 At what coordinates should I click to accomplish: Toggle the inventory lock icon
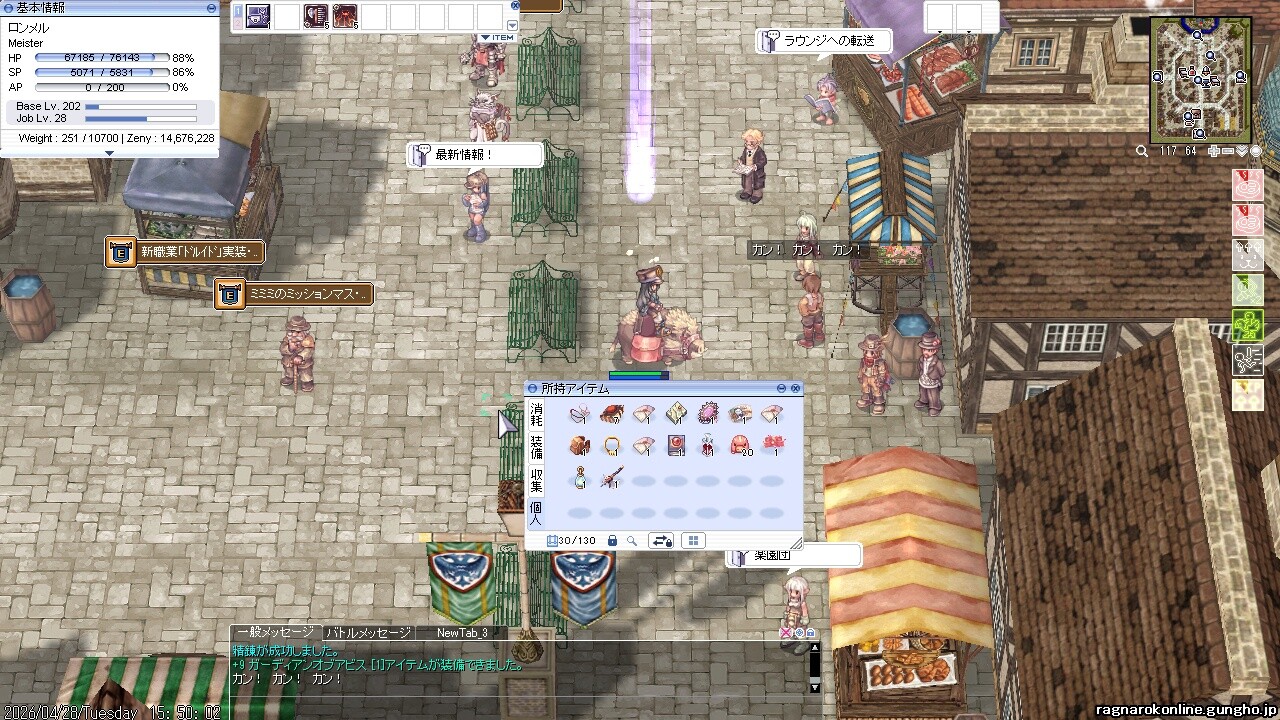pos(612,541)
